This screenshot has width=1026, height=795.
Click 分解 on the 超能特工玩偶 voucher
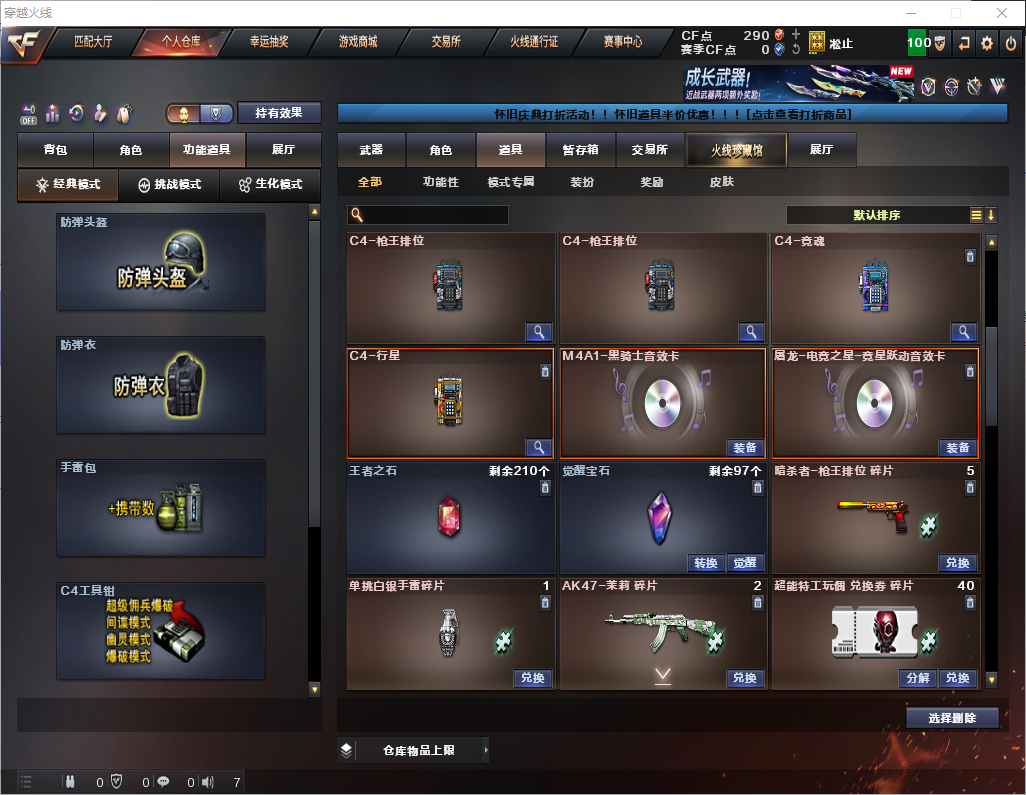(x=917, y=678)
